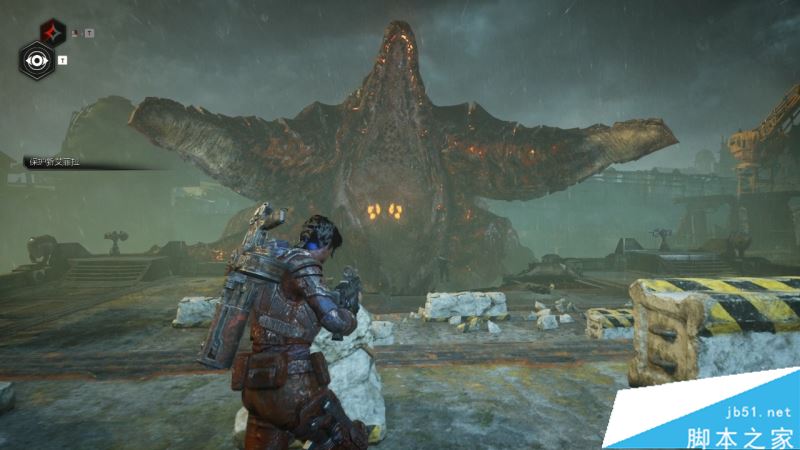Activate the eye-shaped scan ability icon
Screen dimensions: 800x450
tap(38, 60)
